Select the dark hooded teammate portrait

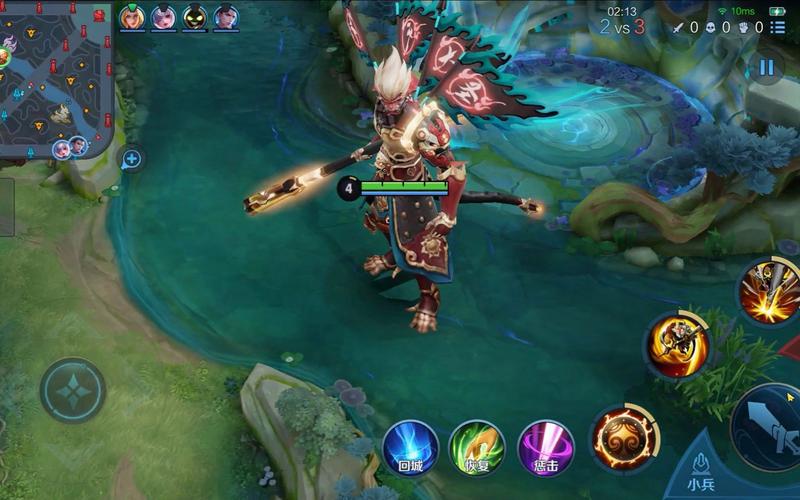click(195, 17)
